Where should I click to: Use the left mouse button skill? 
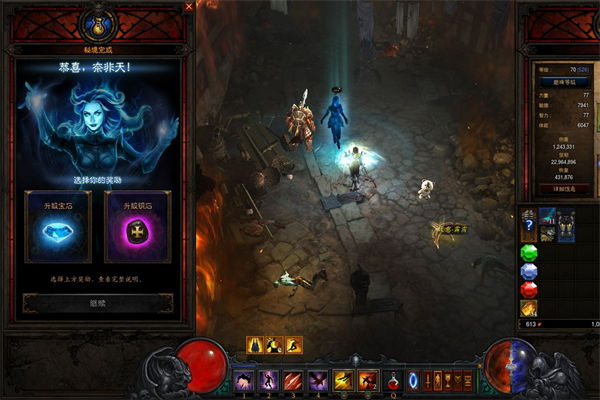tap(344, 380)
